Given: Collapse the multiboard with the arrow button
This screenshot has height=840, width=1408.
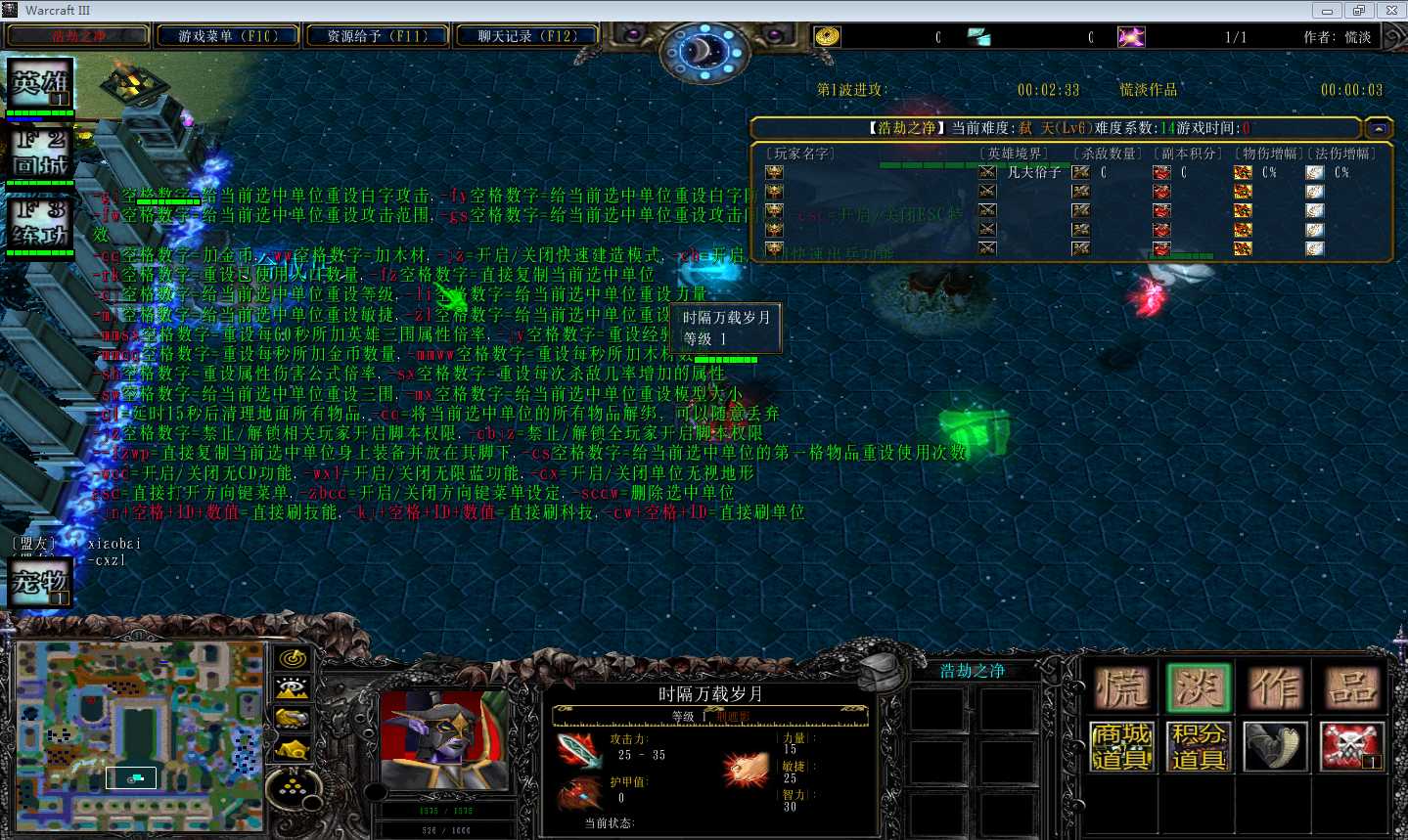Looking at the screenshot, I should tap(1379, 128).
